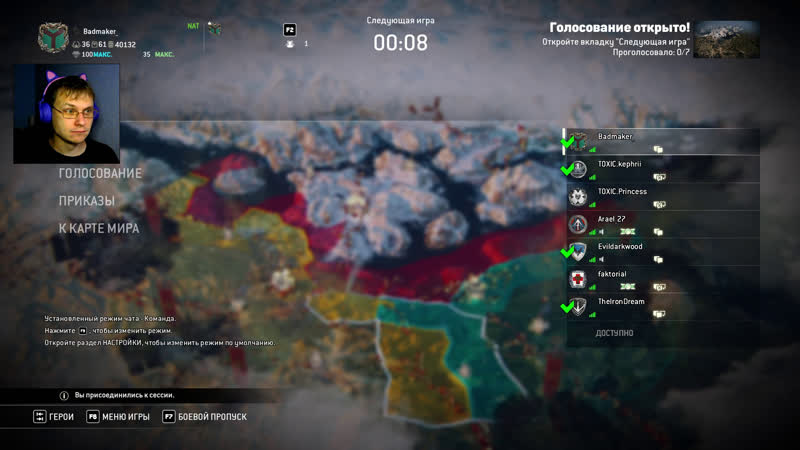Viewport: 800px width, 450px height.
Task: Choose player TheIronDream row
Action: point(660,306)
